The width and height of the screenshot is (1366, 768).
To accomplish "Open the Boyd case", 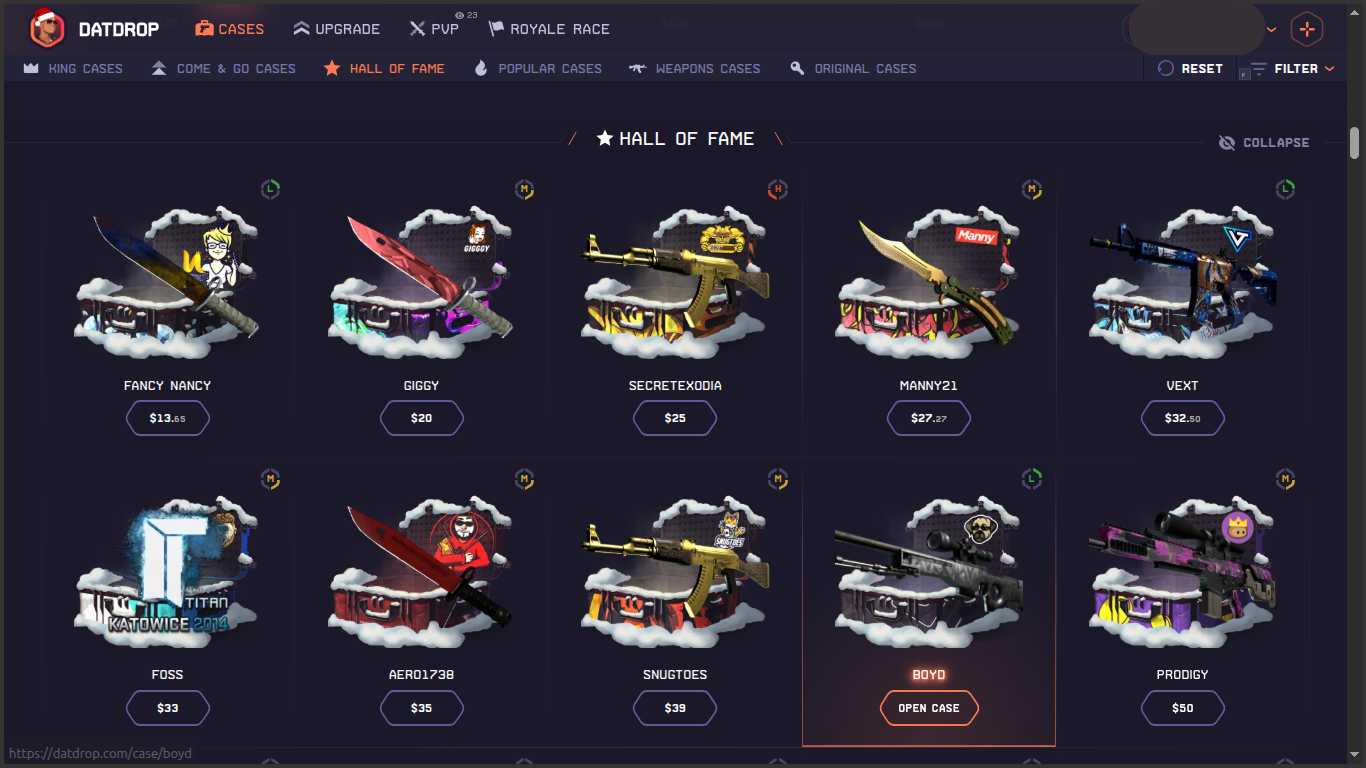I will coord(928,708).
